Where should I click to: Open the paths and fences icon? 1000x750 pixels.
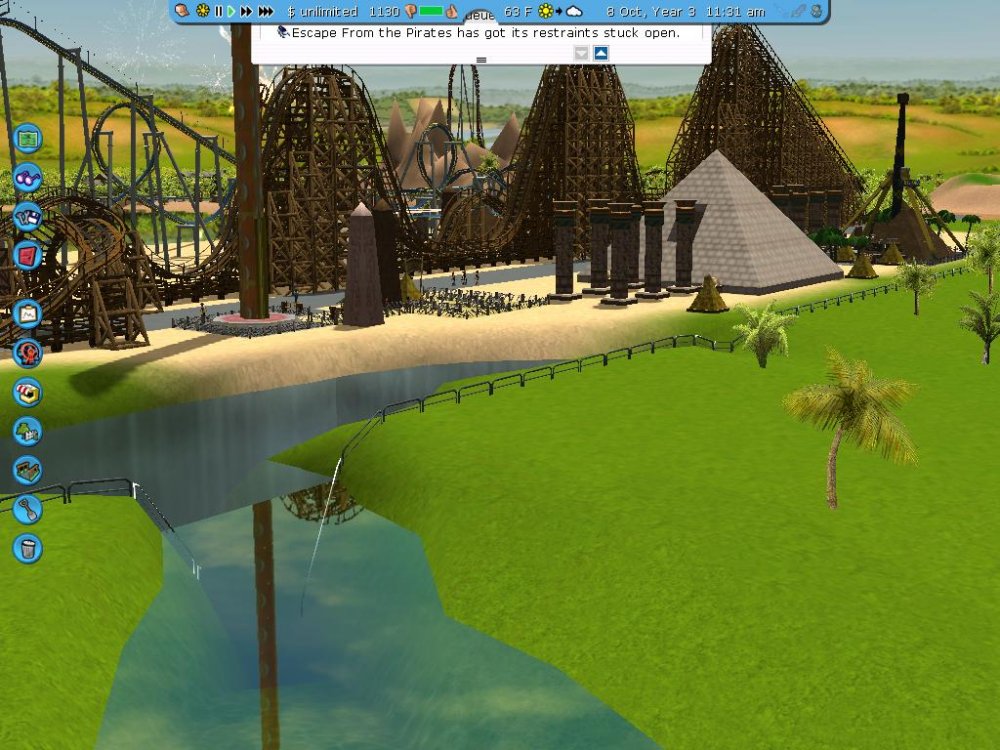click(x=28, y=470)
